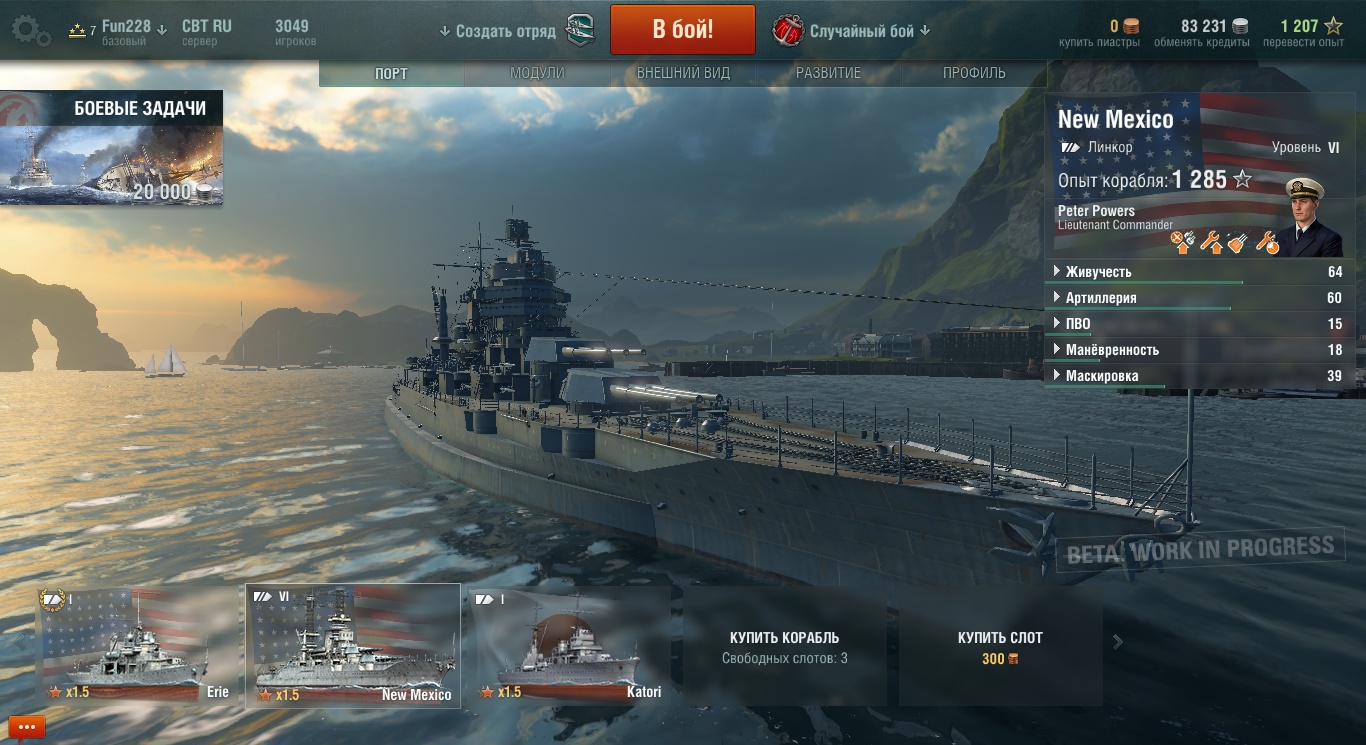Viewport: 1366px width, 745px height.
Task: Select the Erie ship card
Action: coord(133,646)
